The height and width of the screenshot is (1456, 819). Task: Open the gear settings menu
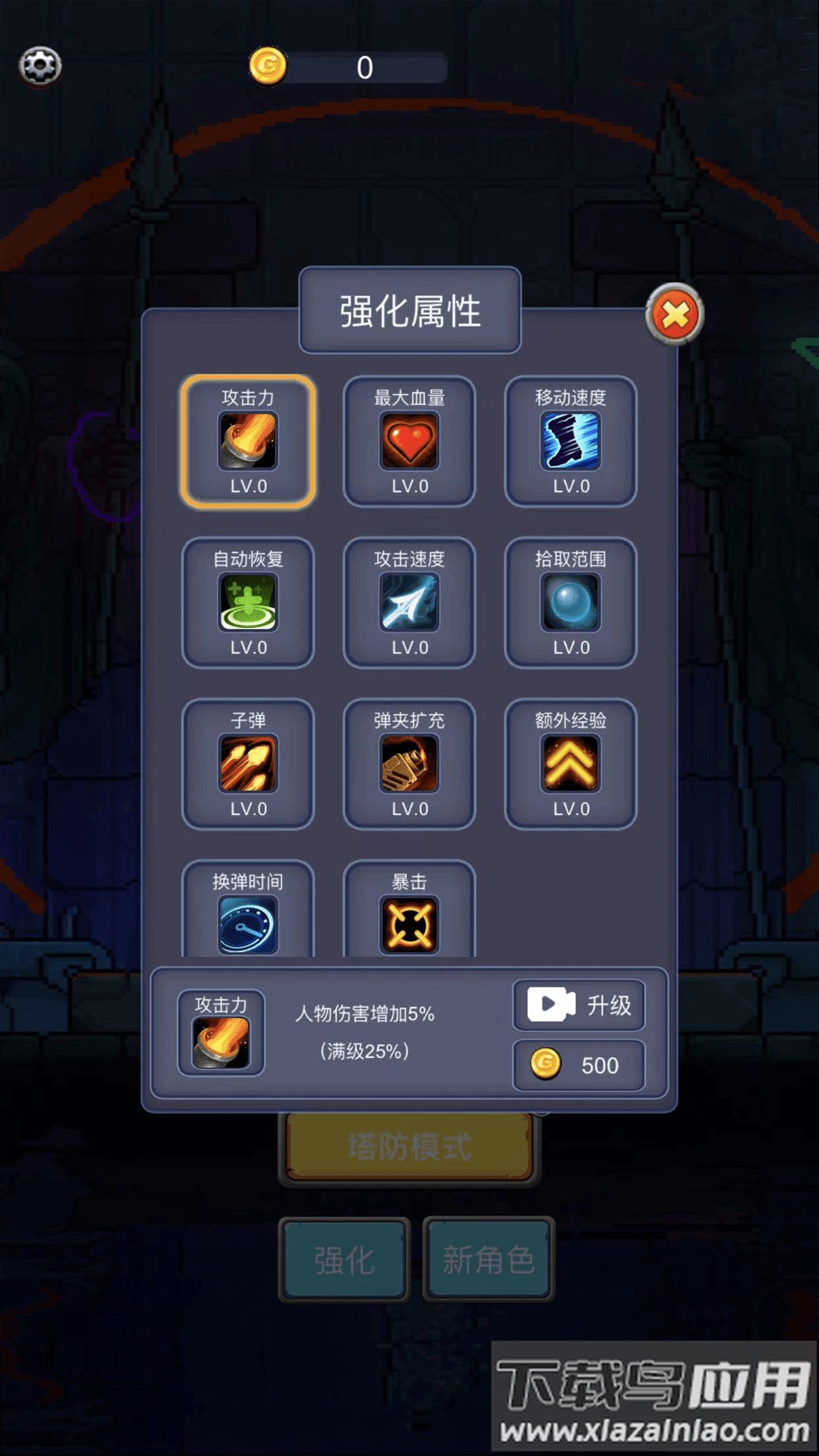coord(40,66)
